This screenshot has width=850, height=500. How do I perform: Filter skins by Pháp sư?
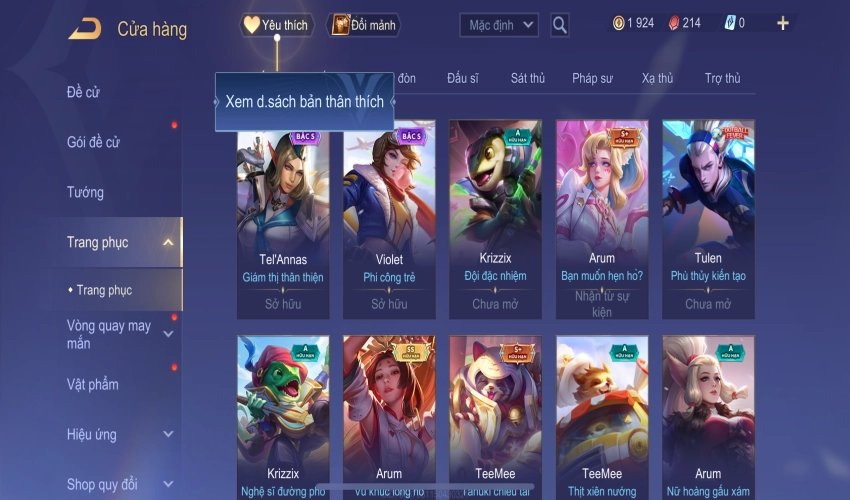pyautogui.click(x=593, y=78)
